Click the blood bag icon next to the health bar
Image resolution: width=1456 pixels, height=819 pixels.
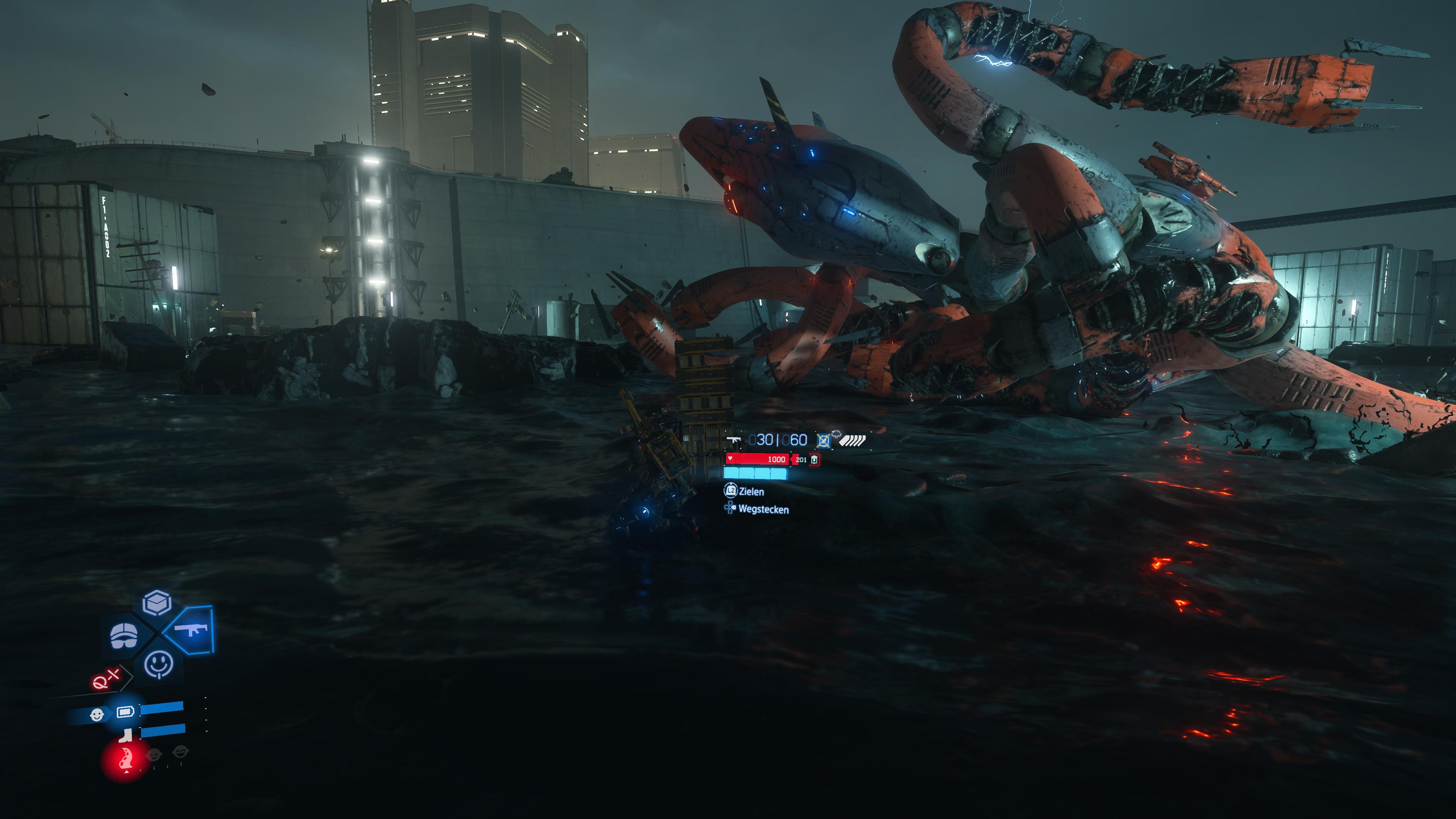814,460
